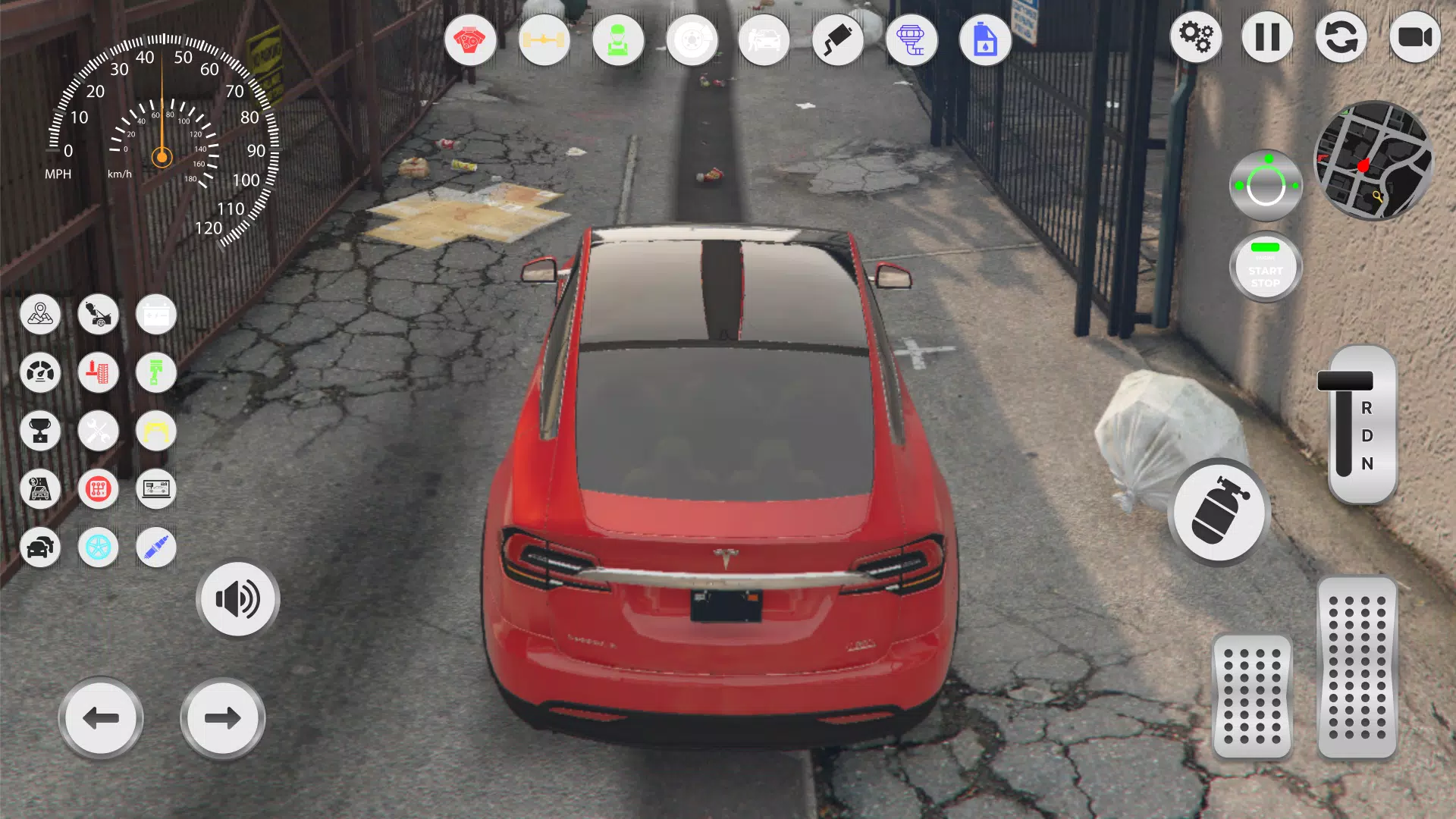Click the purple carburetor intake icon

coord(912,40)
